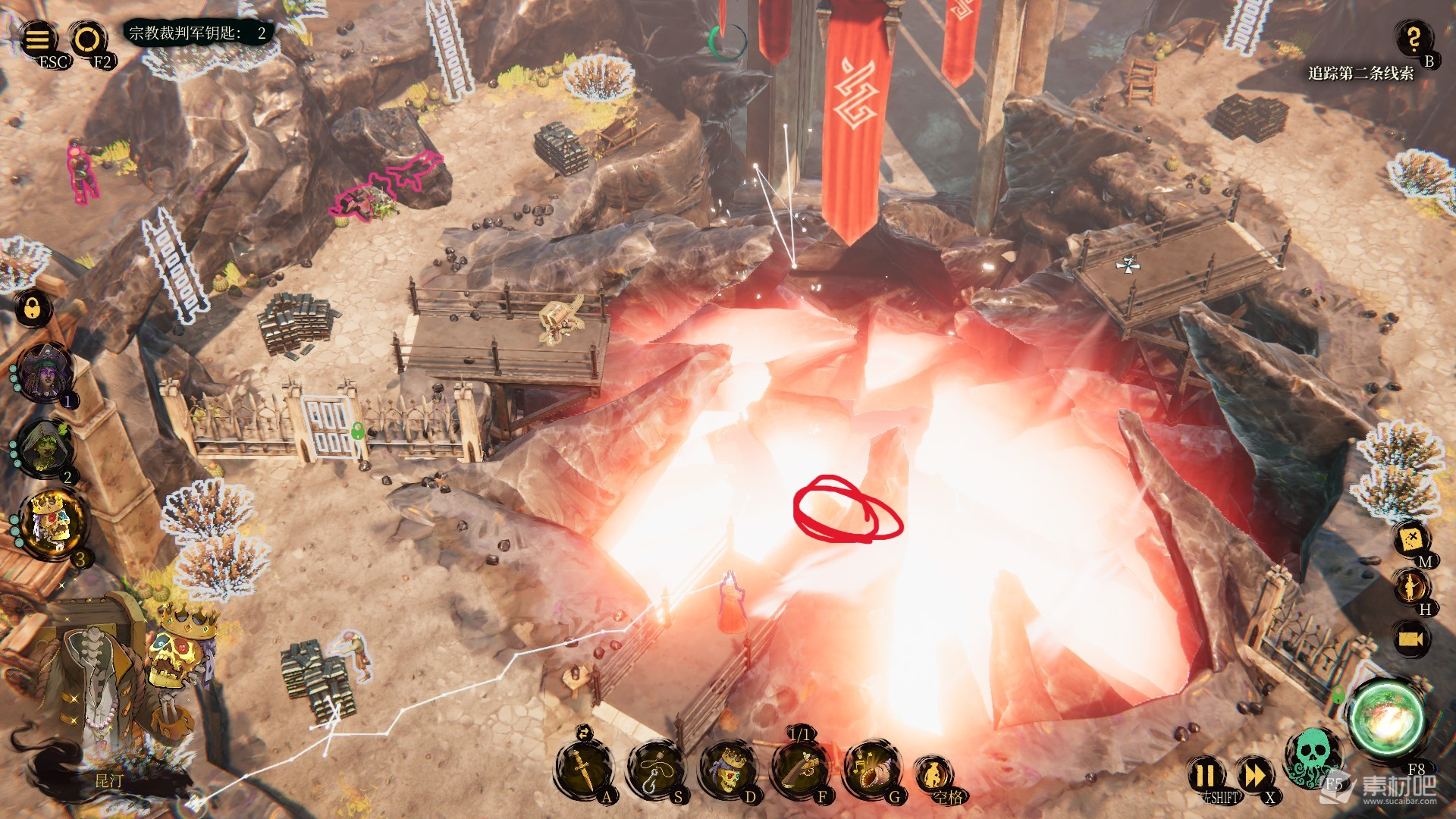Viewport: 1456px width, 819px height.
Task: Toggle the guard silhouette highlight icon
Action: 1412,586
